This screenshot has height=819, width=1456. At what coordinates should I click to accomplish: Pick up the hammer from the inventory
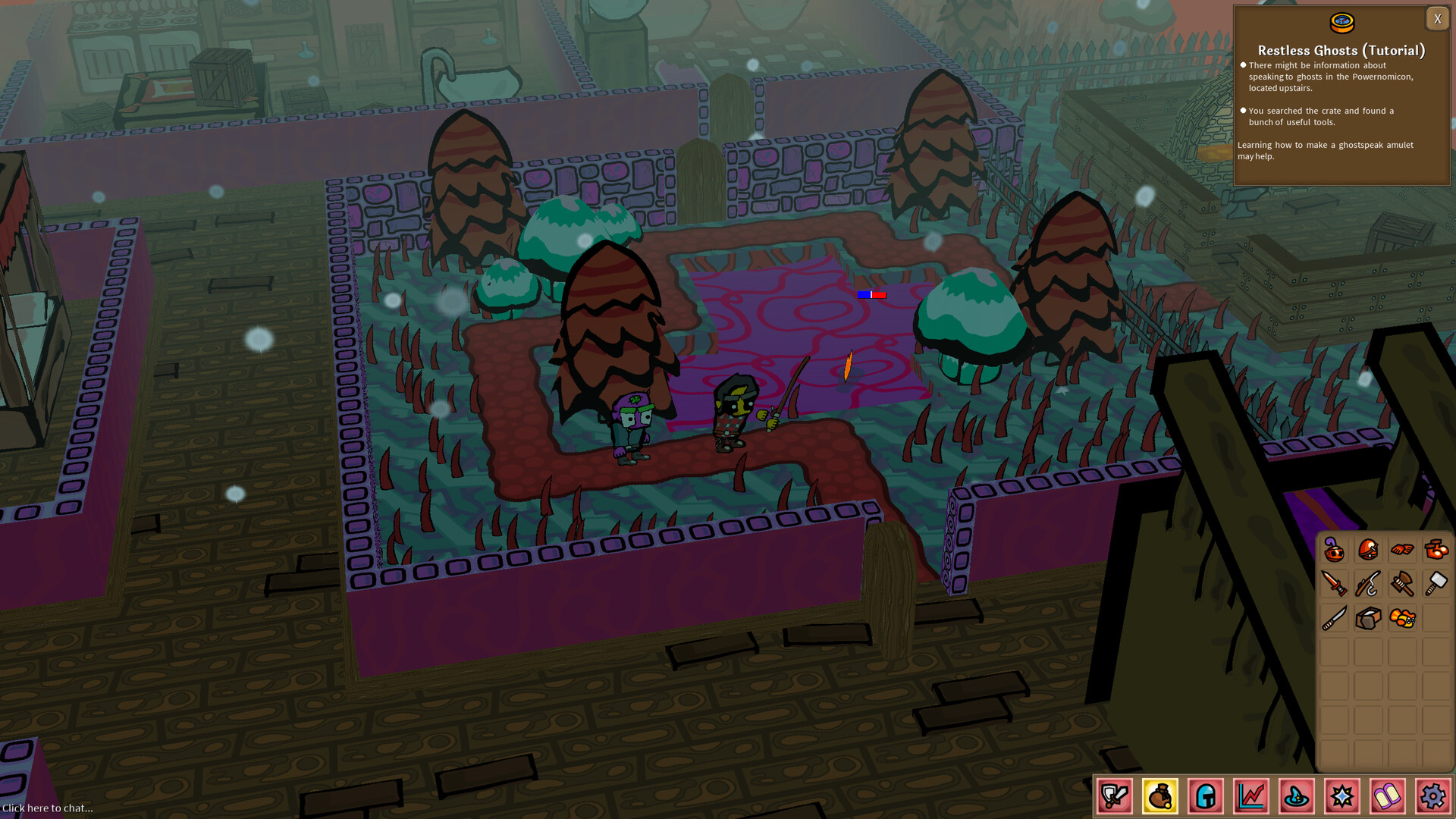tap(1438, 584)
